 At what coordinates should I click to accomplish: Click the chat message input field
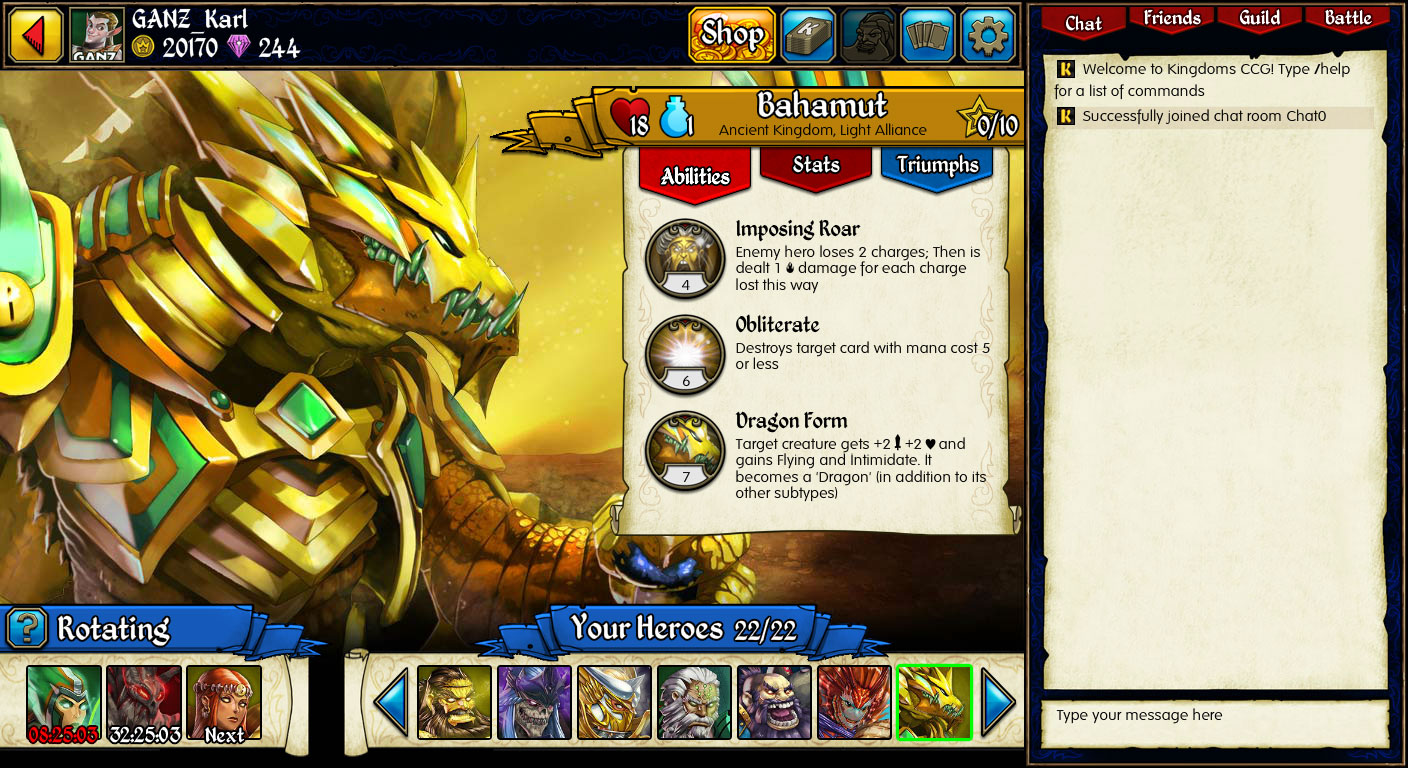click(x=1214, y=716)
